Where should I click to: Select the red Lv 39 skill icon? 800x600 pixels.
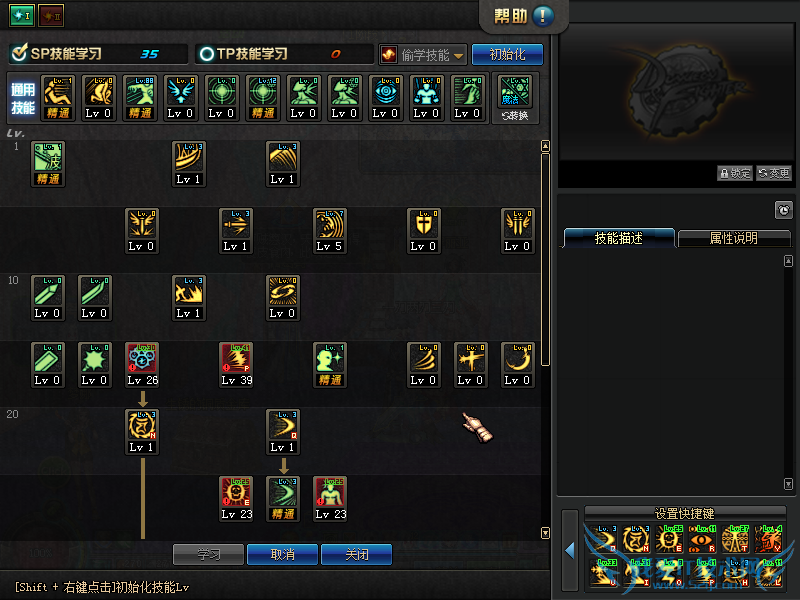235,364
